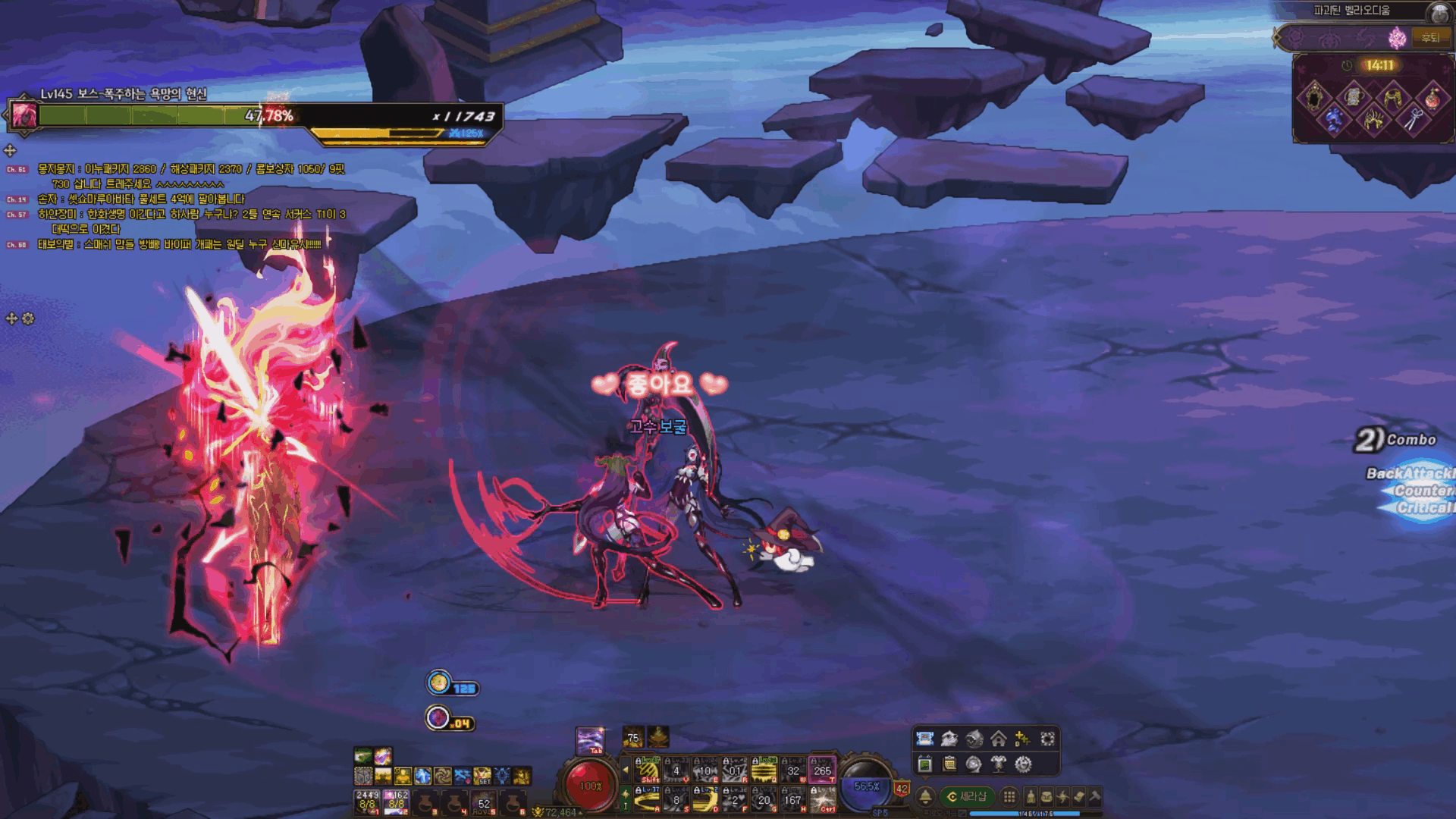Open the house icon in quick menu
Screen dimensions: 1456x819
point(998,739)
